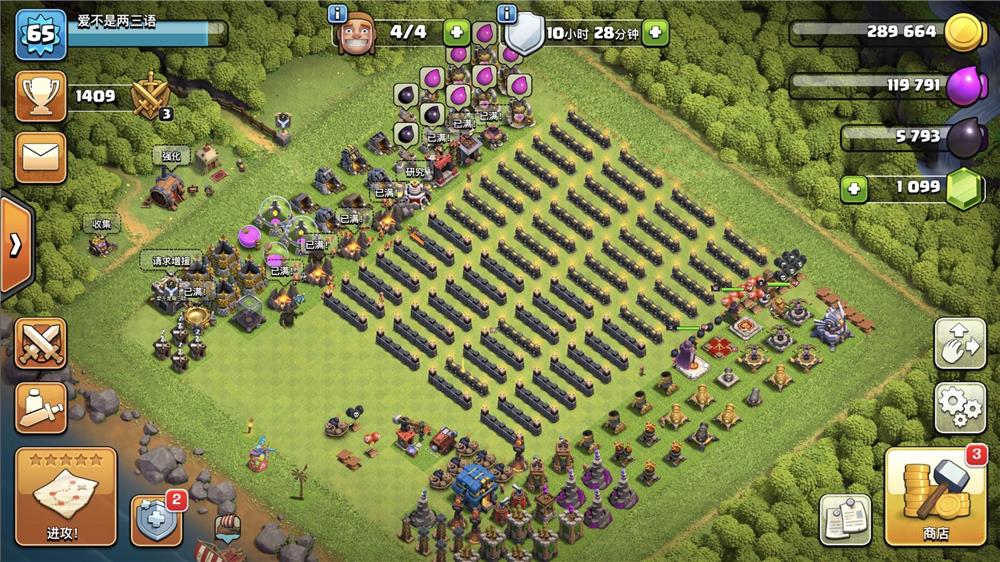Open the trophy ranking button
The width and height of the screenshot is (1000, 562).
coord(41,97)
